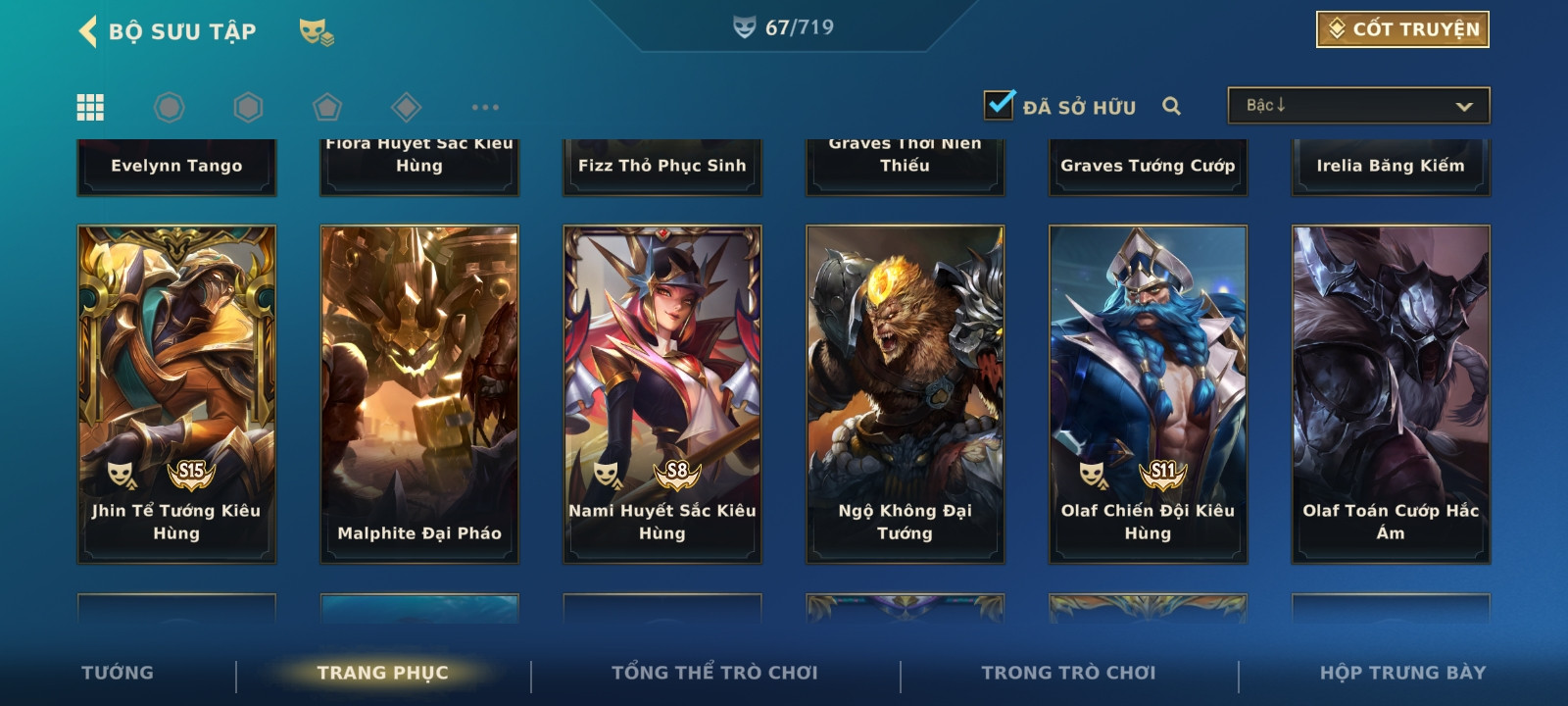Select the Jhin Tể Tướng Kiêu Hùng skin
Screen dimensions: 1568x706
(x=176, y=394)
